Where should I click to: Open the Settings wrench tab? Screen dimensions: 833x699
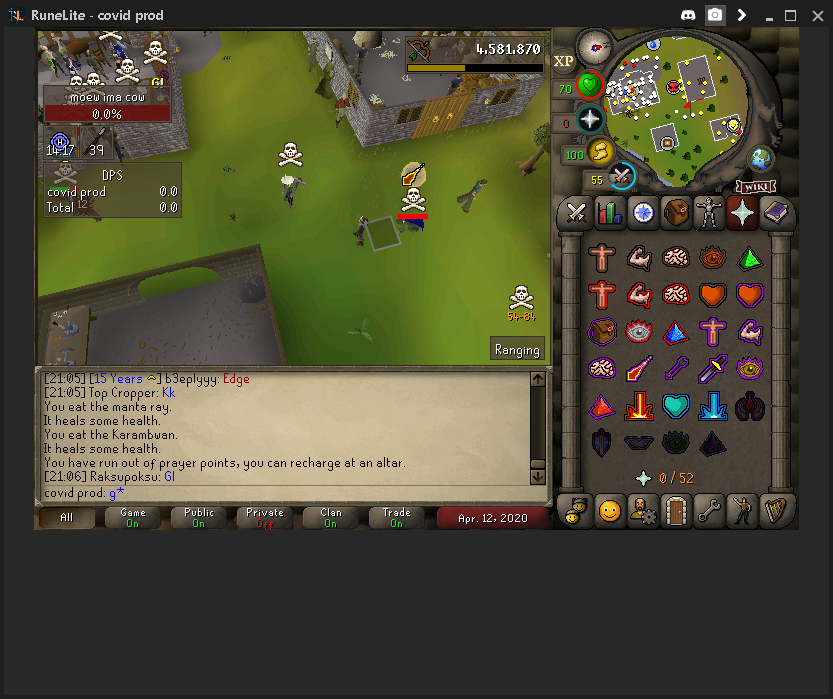pyautogui.click(x=709, y=511)
